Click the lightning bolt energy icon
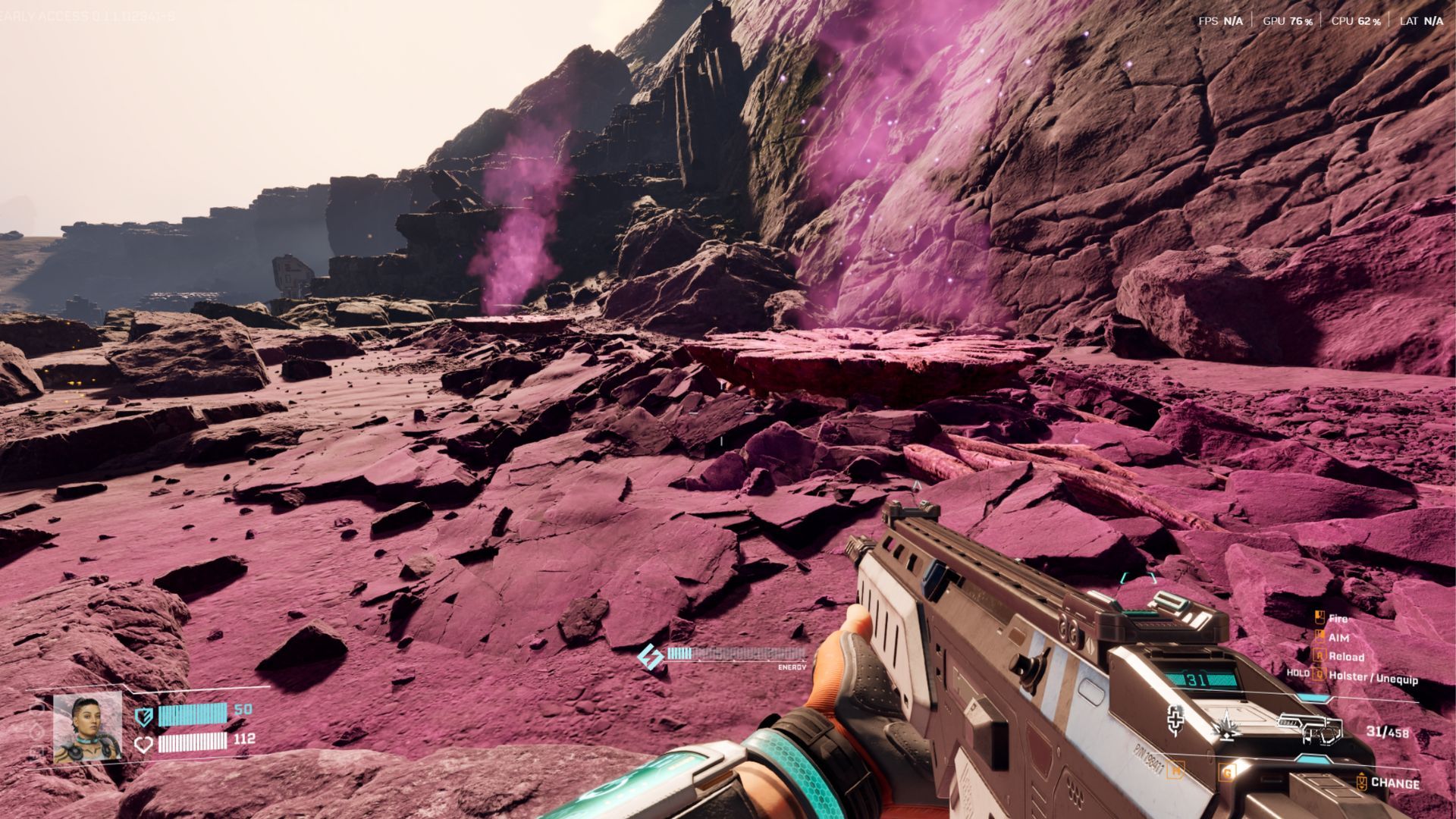Image resolution: width=1456 pixels, height=819 pixels. (650, 657)
